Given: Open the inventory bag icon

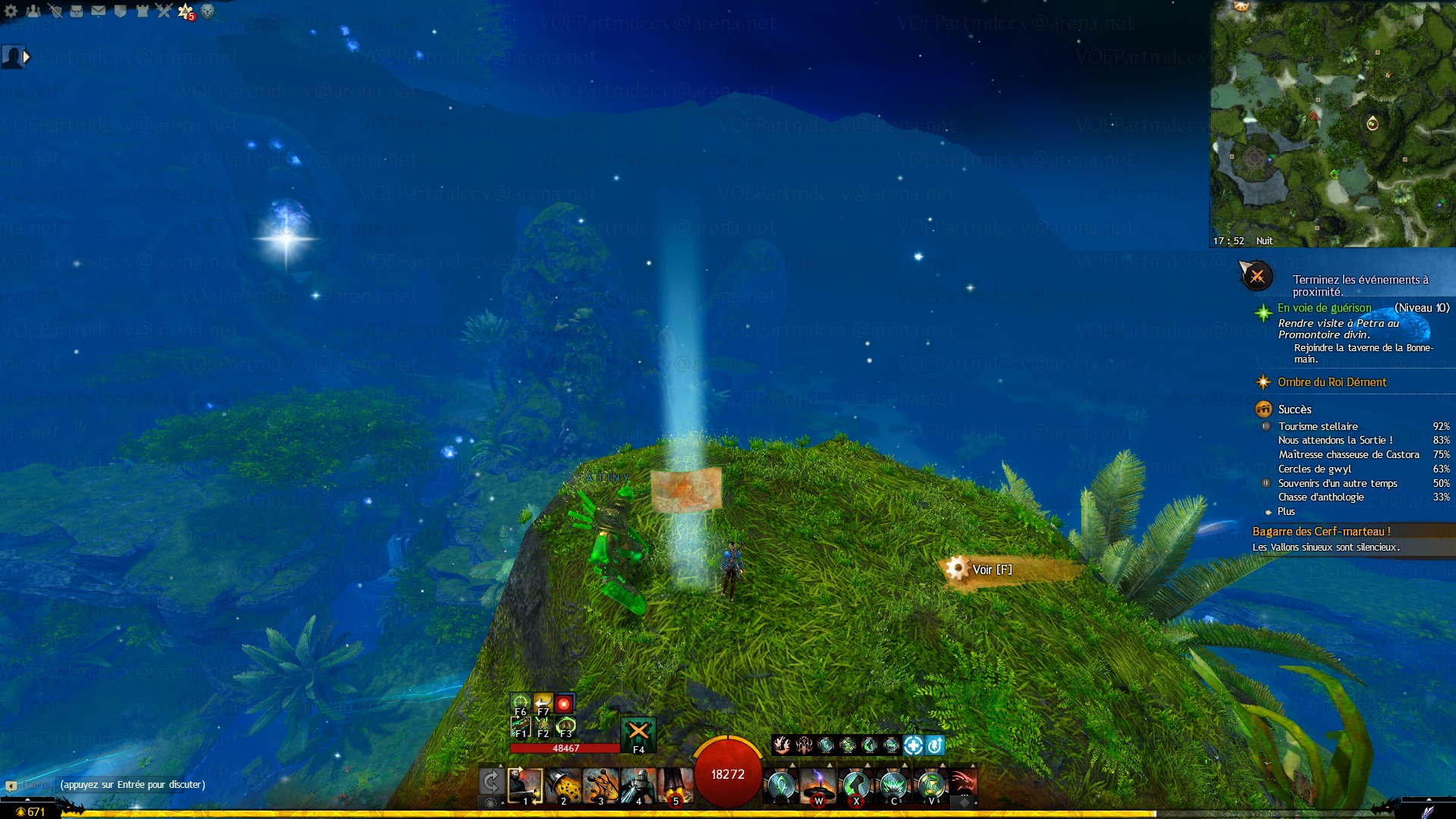Looking at the screenshot, I should (77, 11).
